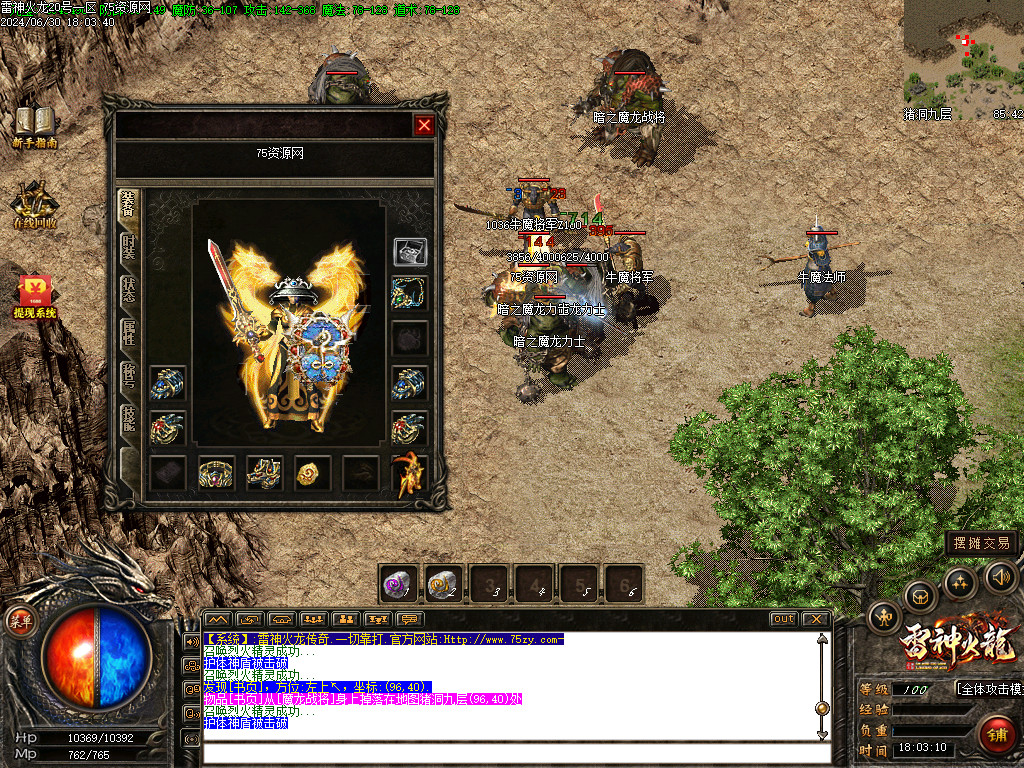Use the orange scroll in hotbar slot 2
This screenshot has width=1024, height=768.
click(x=445, y=585)
